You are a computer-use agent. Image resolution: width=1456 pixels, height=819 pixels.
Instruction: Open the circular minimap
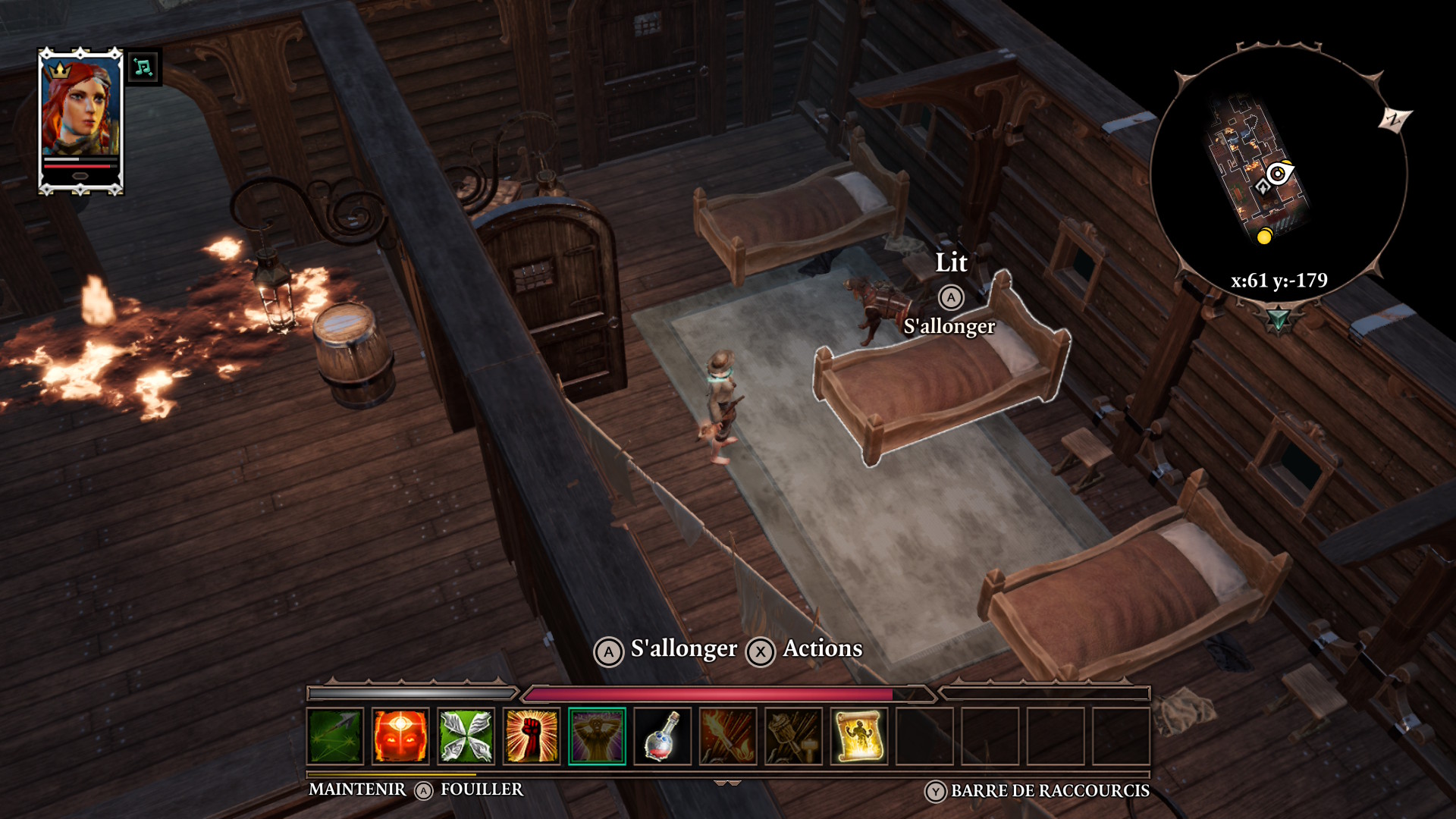1279,176
